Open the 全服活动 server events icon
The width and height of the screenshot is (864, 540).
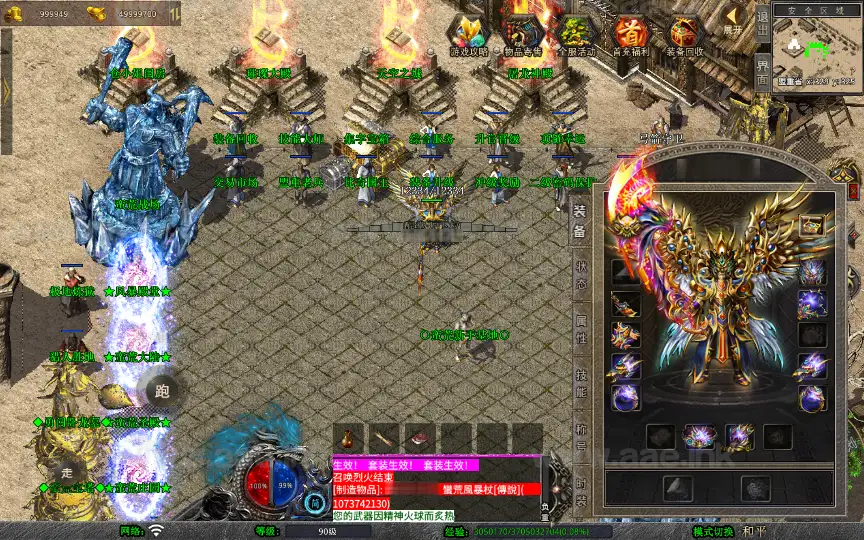point(577,35)
